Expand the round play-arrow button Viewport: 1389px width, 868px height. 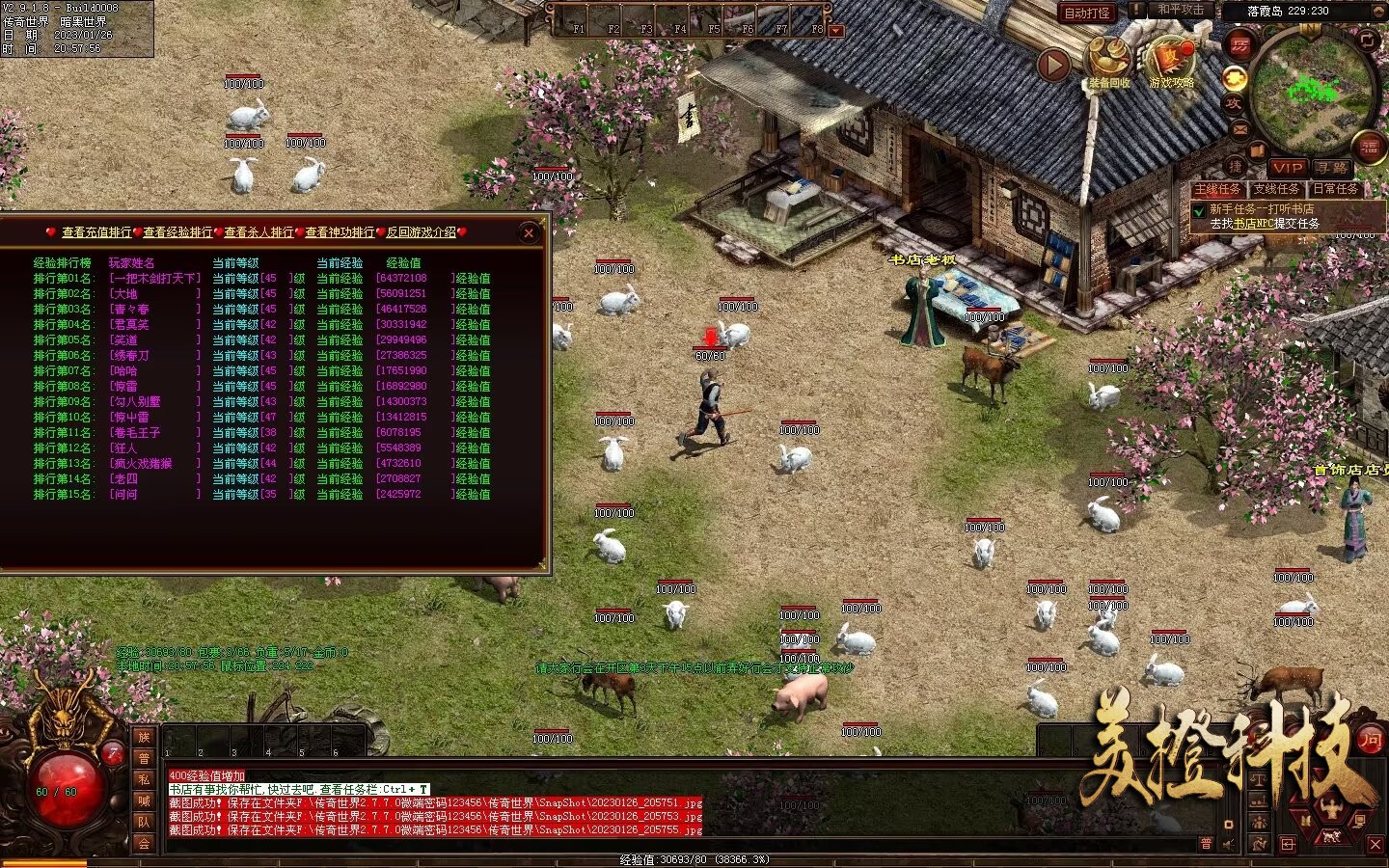1053,66
